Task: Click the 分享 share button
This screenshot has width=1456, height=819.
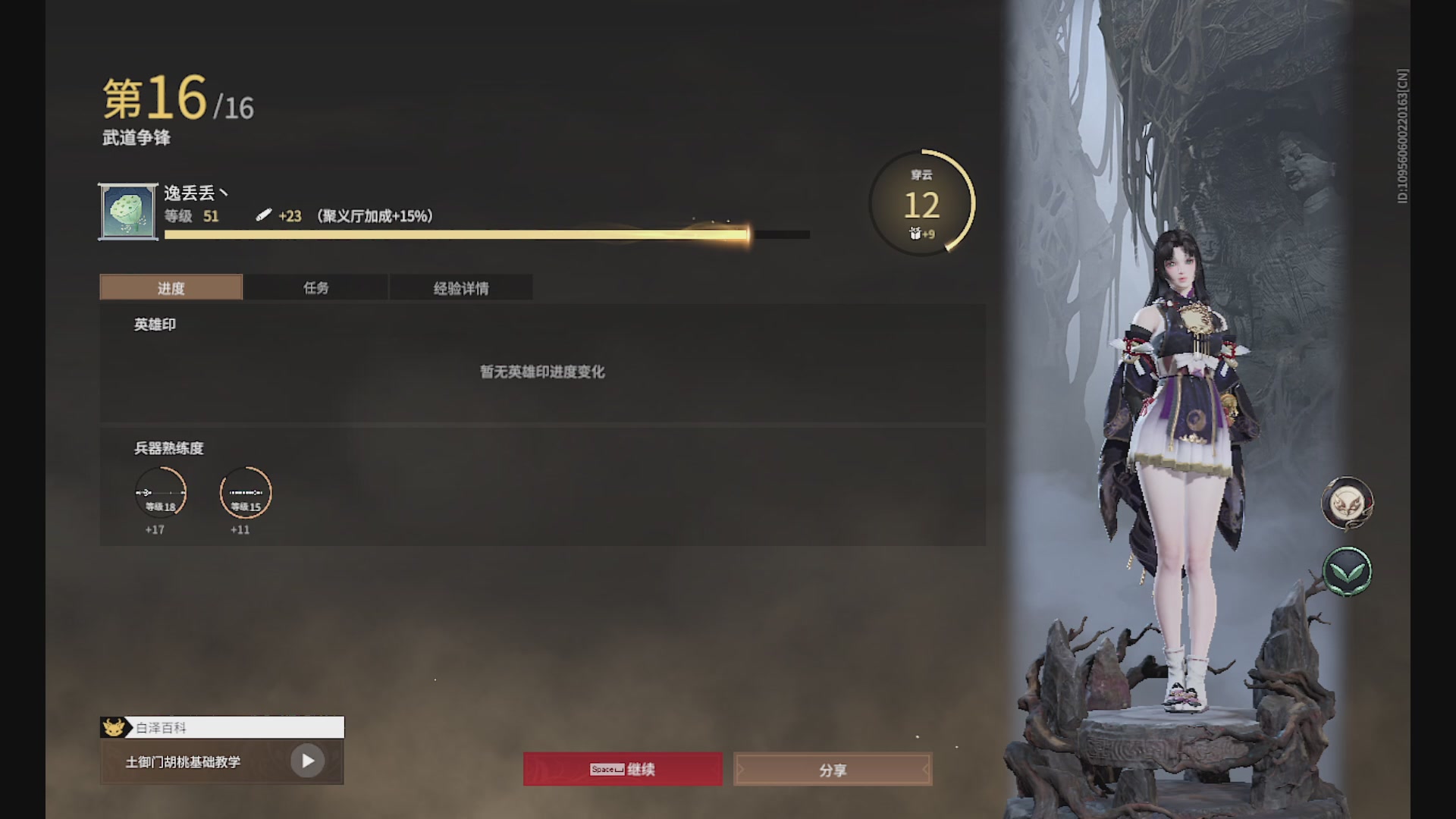Action: point(832,768)
